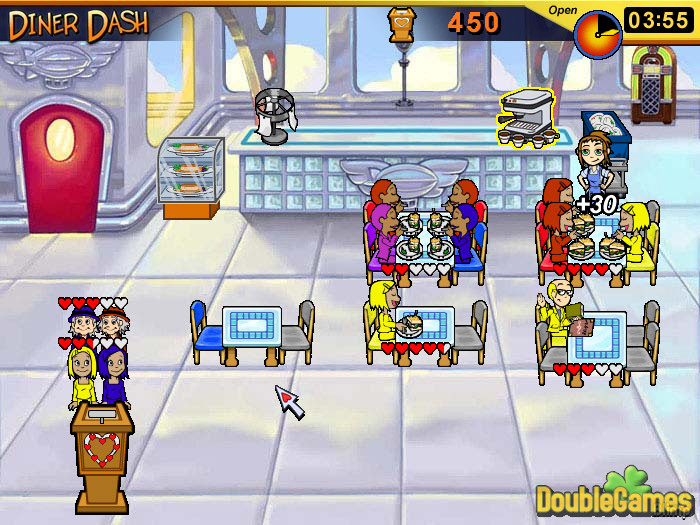Open the DoubleGames logo link
The width and height of the screenshot is (700, 525).
[614, 492]
